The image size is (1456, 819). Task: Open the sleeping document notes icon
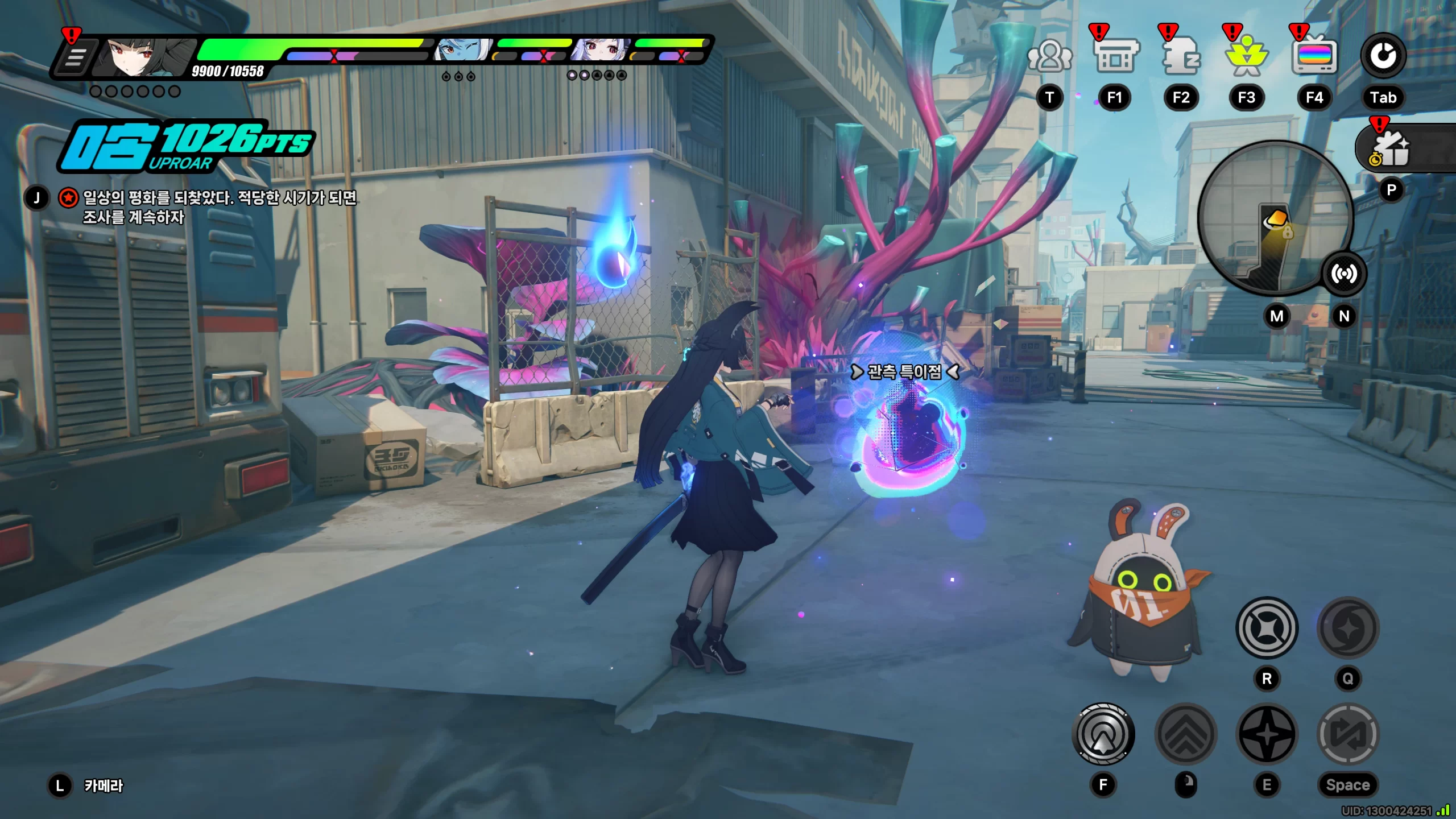(1181, 56)
